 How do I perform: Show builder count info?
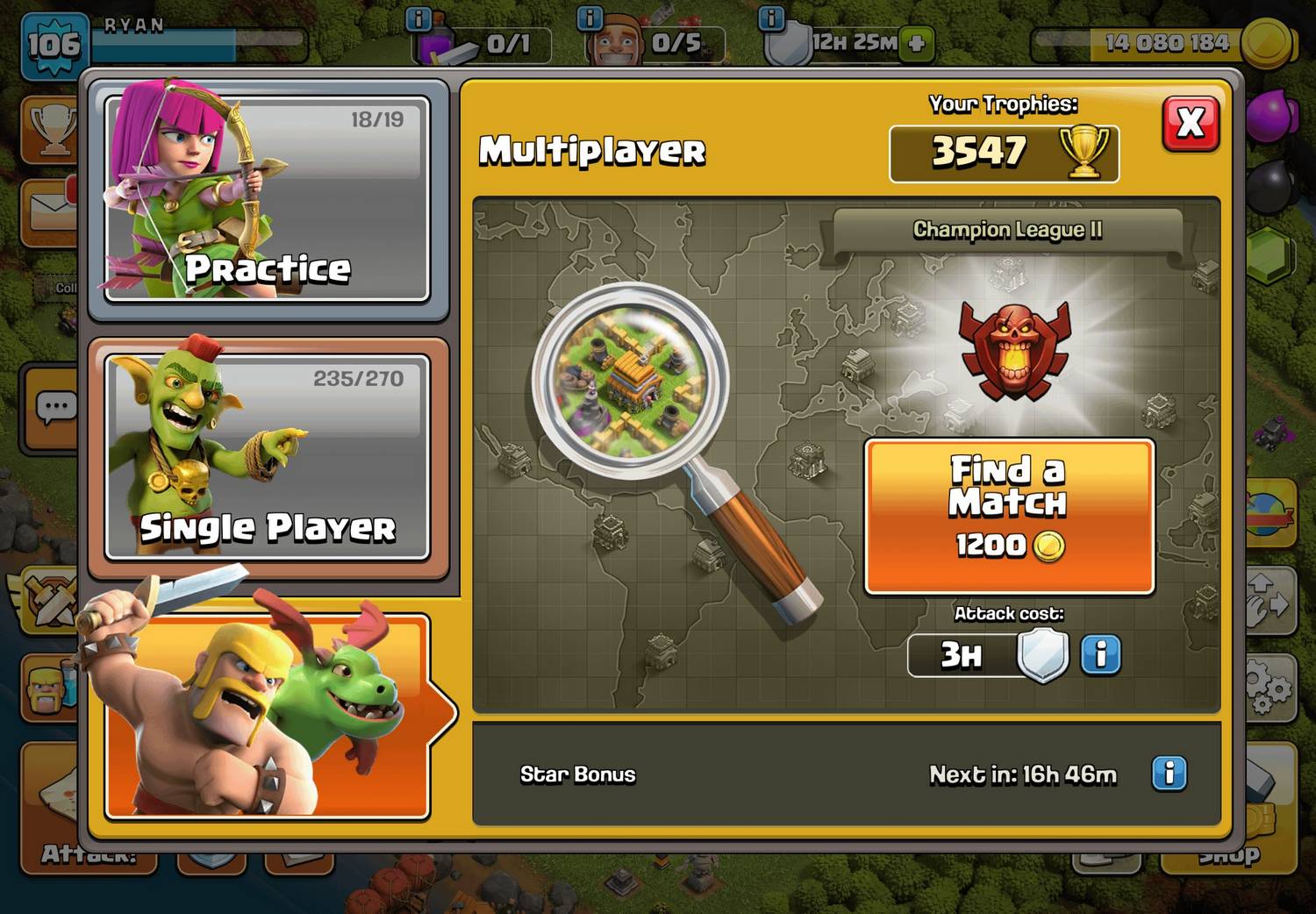pos(590,18)
